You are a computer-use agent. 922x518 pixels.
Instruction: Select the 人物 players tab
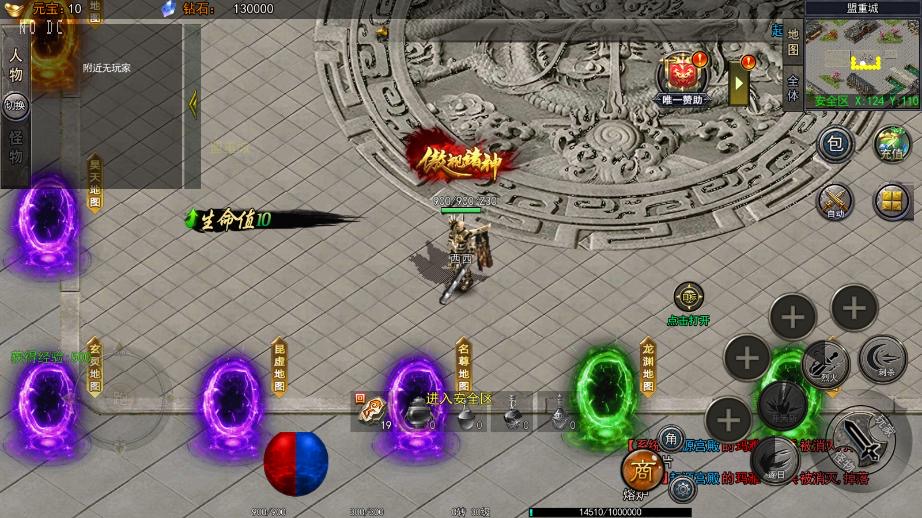[16, 66]
